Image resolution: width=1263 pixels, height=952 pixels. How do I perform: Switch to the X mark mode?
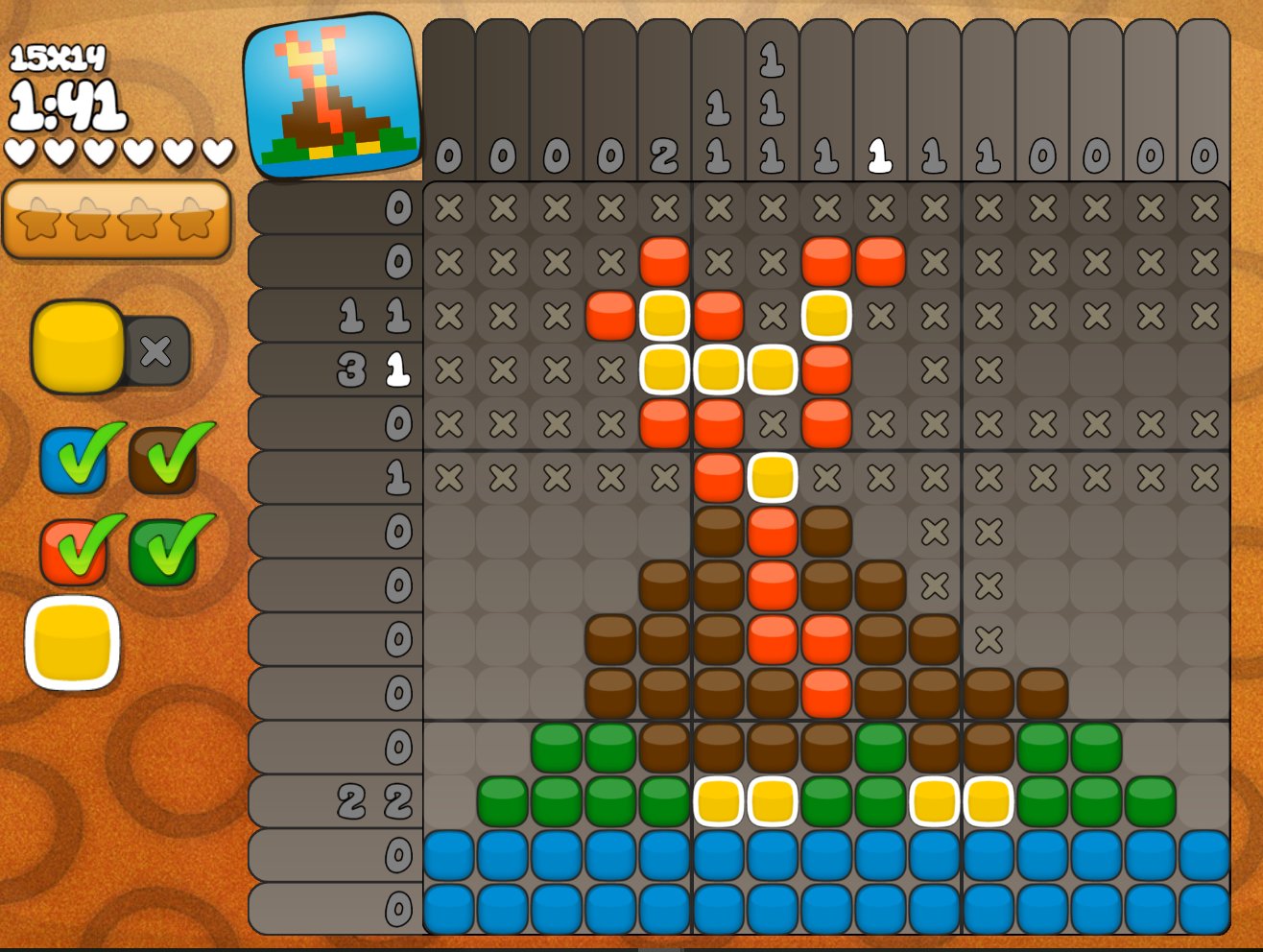[156, 351]
